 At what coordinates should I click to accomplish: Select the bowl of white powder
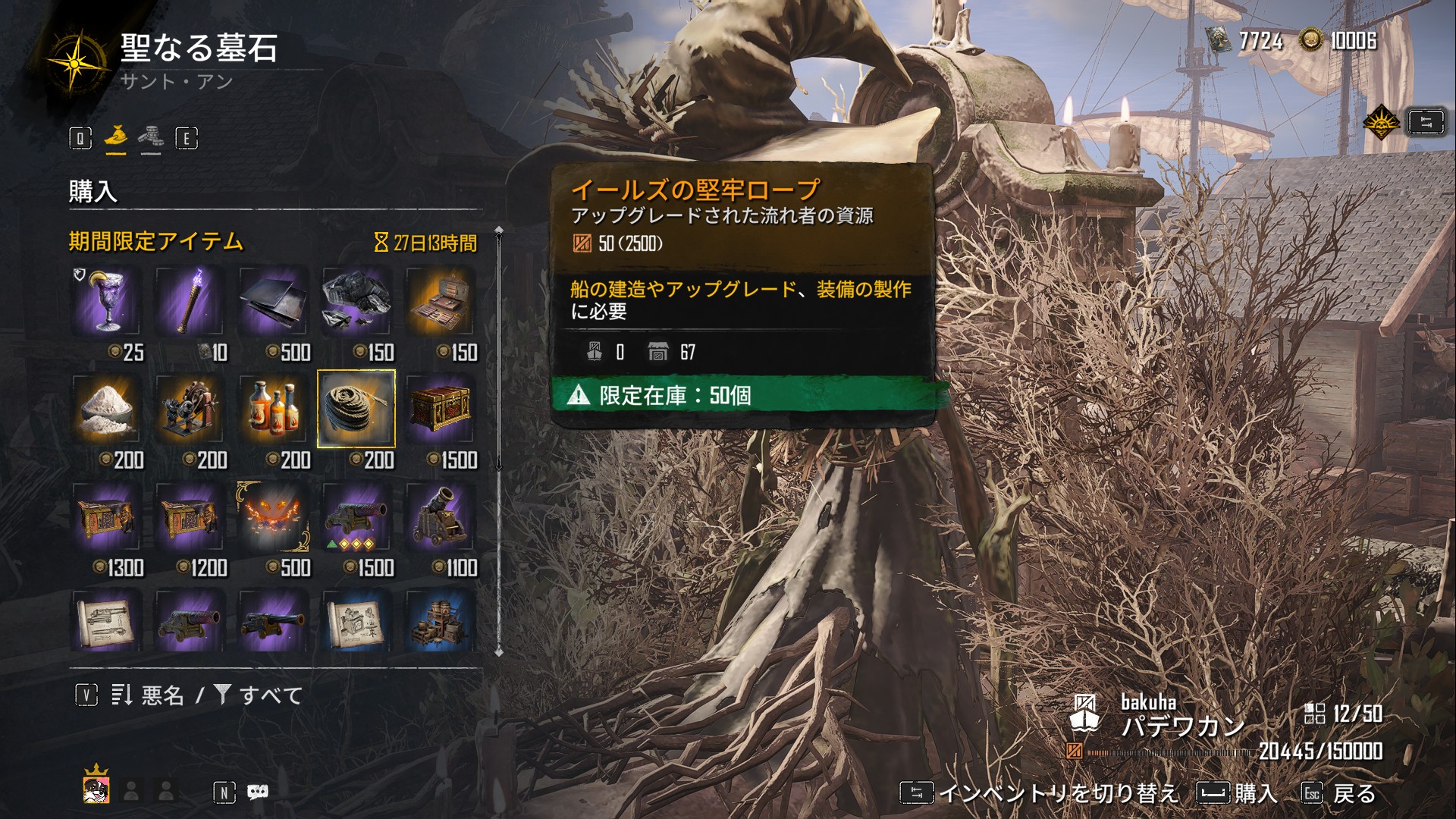click(106, 409)
